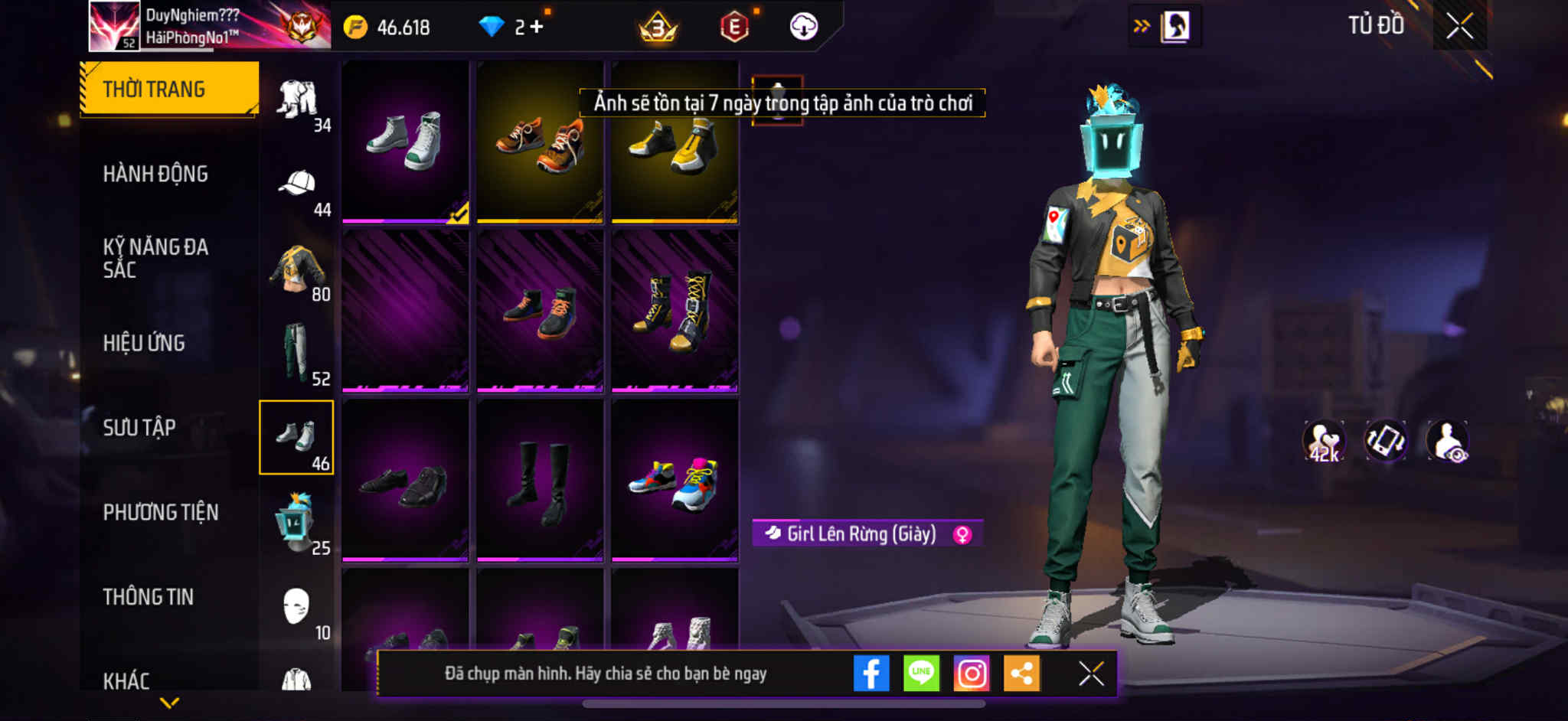Open the Phương Tiện vehicles tab
1568x721 pixels.
tap(161, 512)
